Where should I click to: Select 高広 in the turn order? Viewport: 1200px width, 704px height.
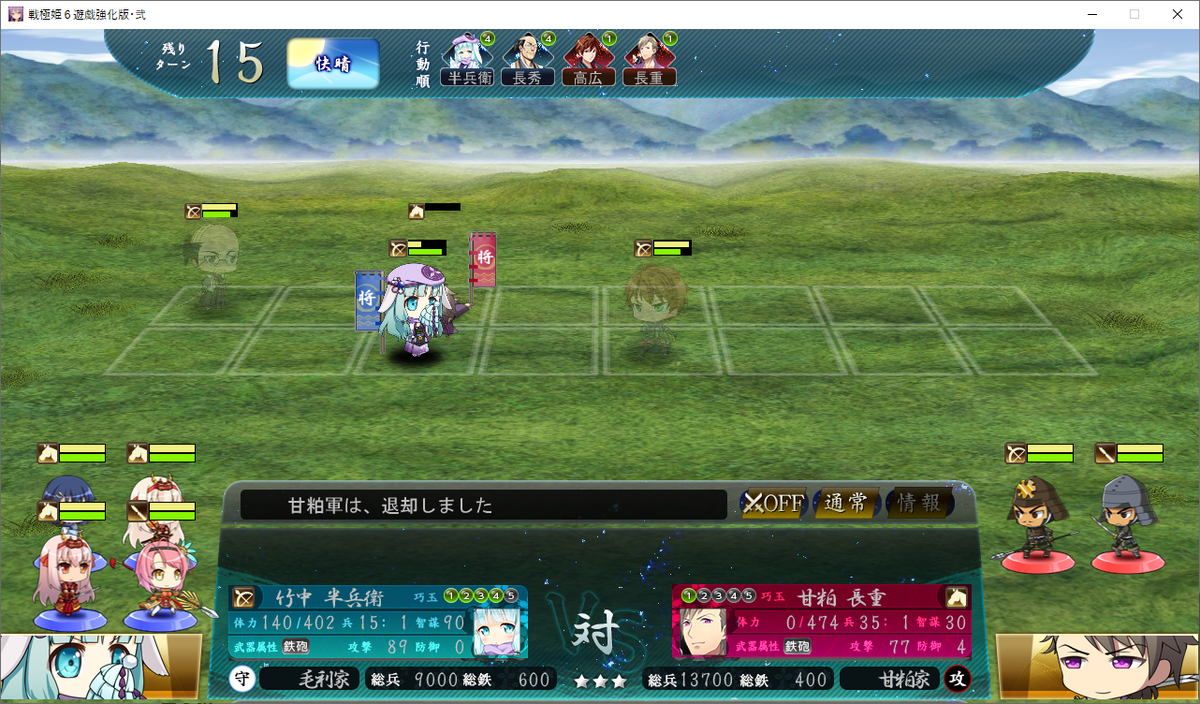click(x=588, y=61)
